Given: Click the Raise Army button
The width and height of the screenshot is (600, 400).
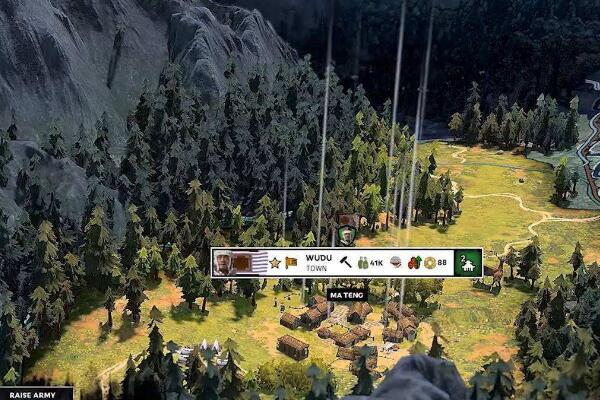Looking at the screenshot, I should point(35,394).
